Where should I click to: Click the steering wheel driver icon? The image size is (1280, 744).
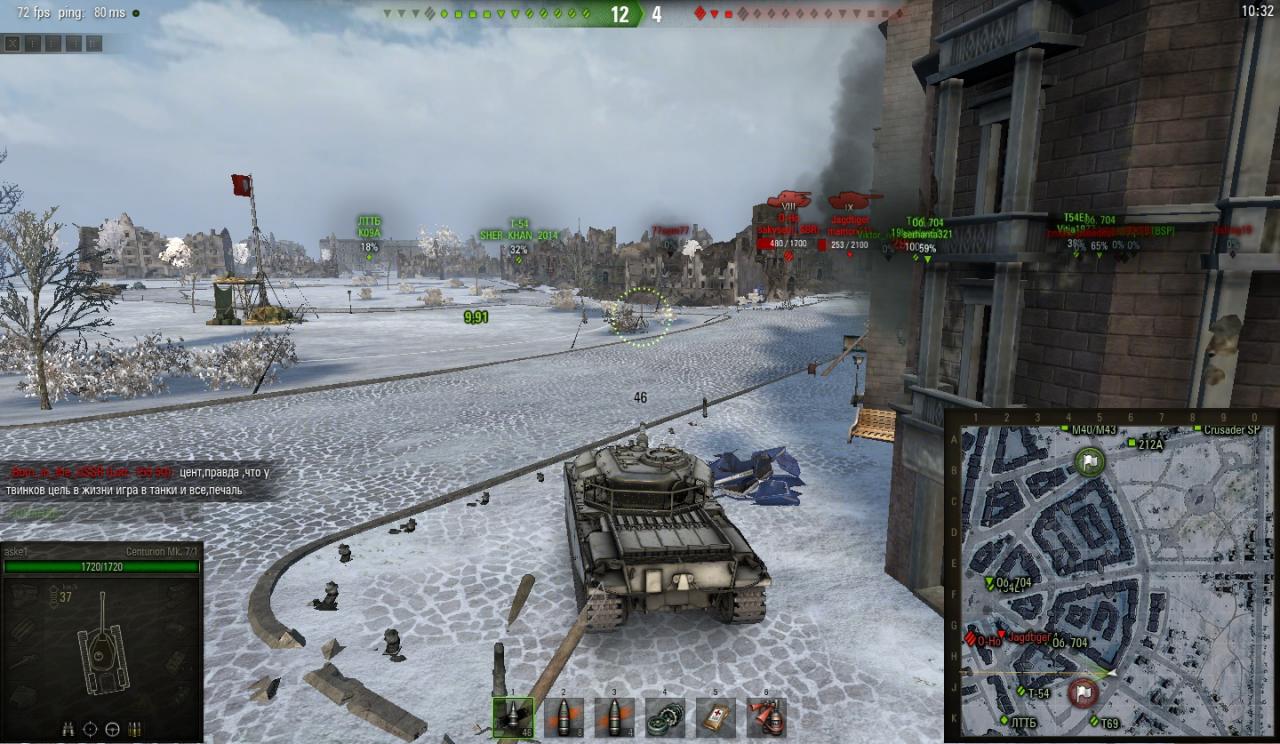[112, 729]
